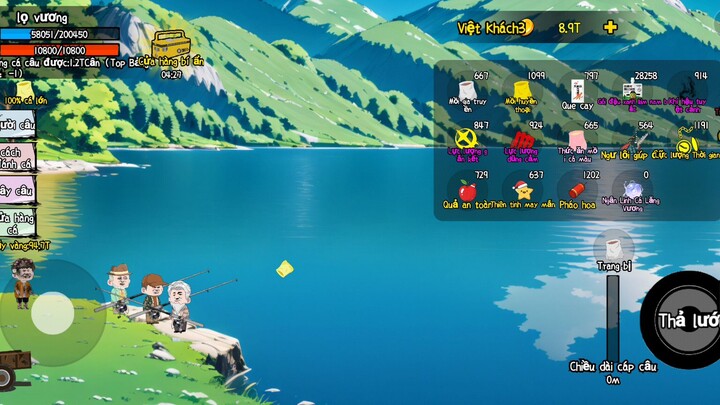This screenshot has height=405, width=720.
Task: Click the yellow plus beside 8.9T currency
Action: 610,27
